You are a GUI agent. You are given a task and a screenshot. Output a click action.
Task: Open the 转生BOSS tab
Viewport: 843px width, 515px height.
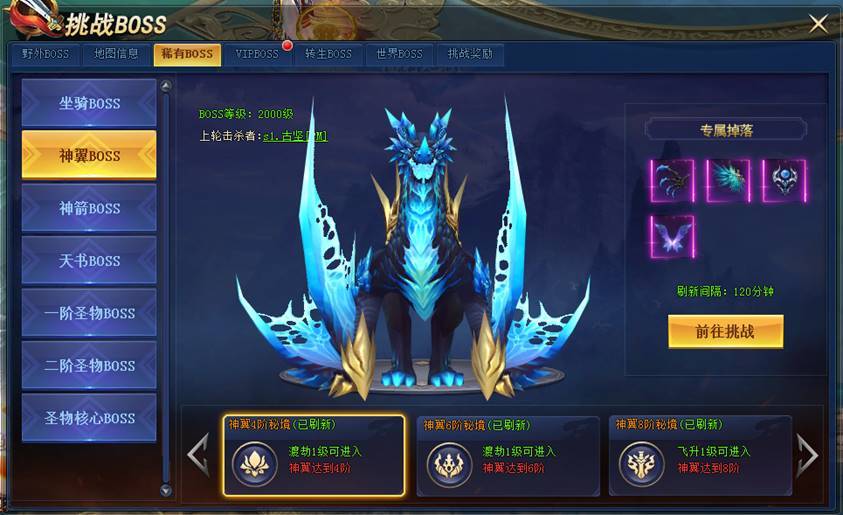(x=328, y=54)
